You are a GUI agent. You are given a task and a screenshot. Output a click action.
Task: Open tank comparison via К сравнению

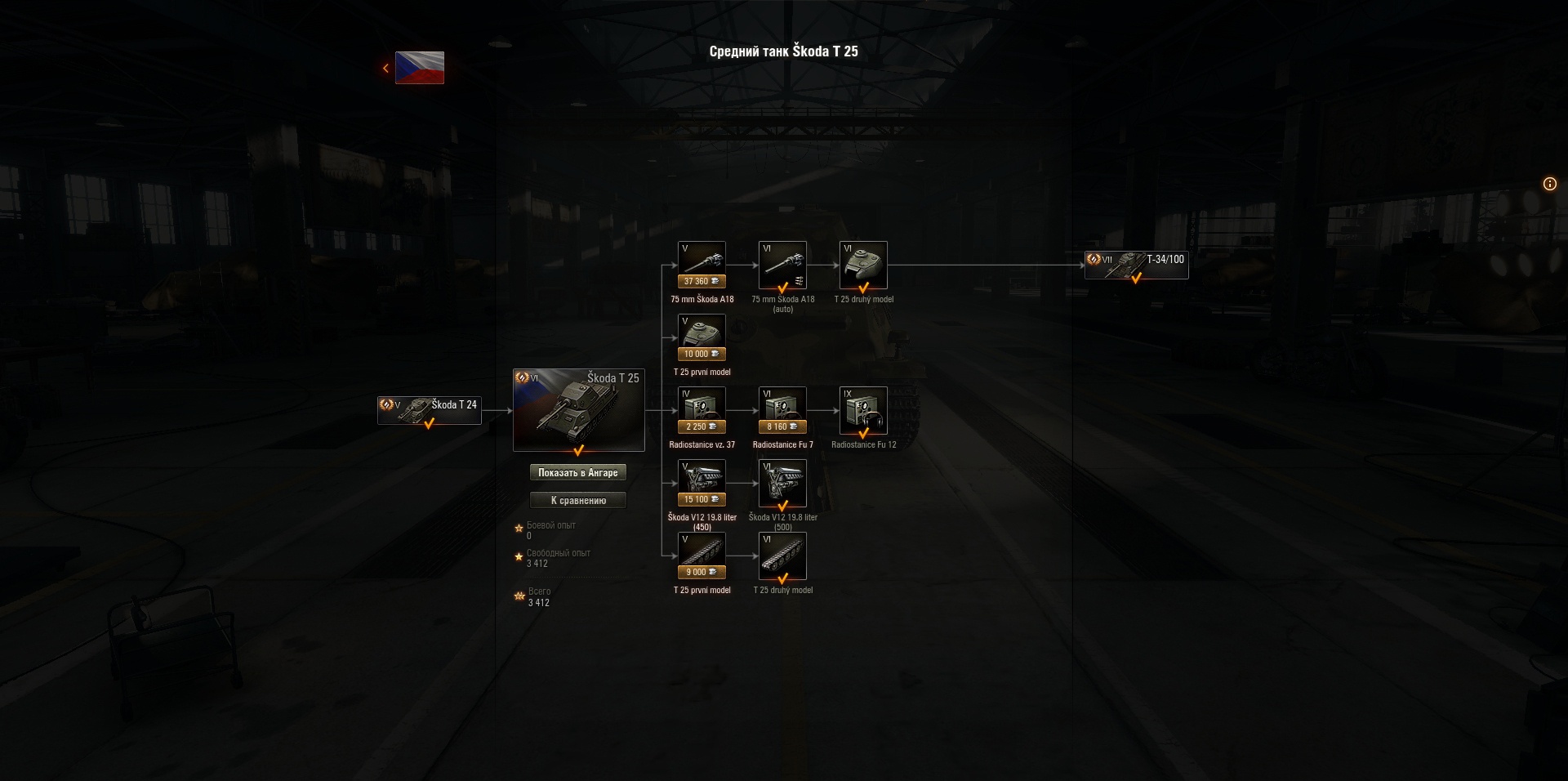click(579, 500)
